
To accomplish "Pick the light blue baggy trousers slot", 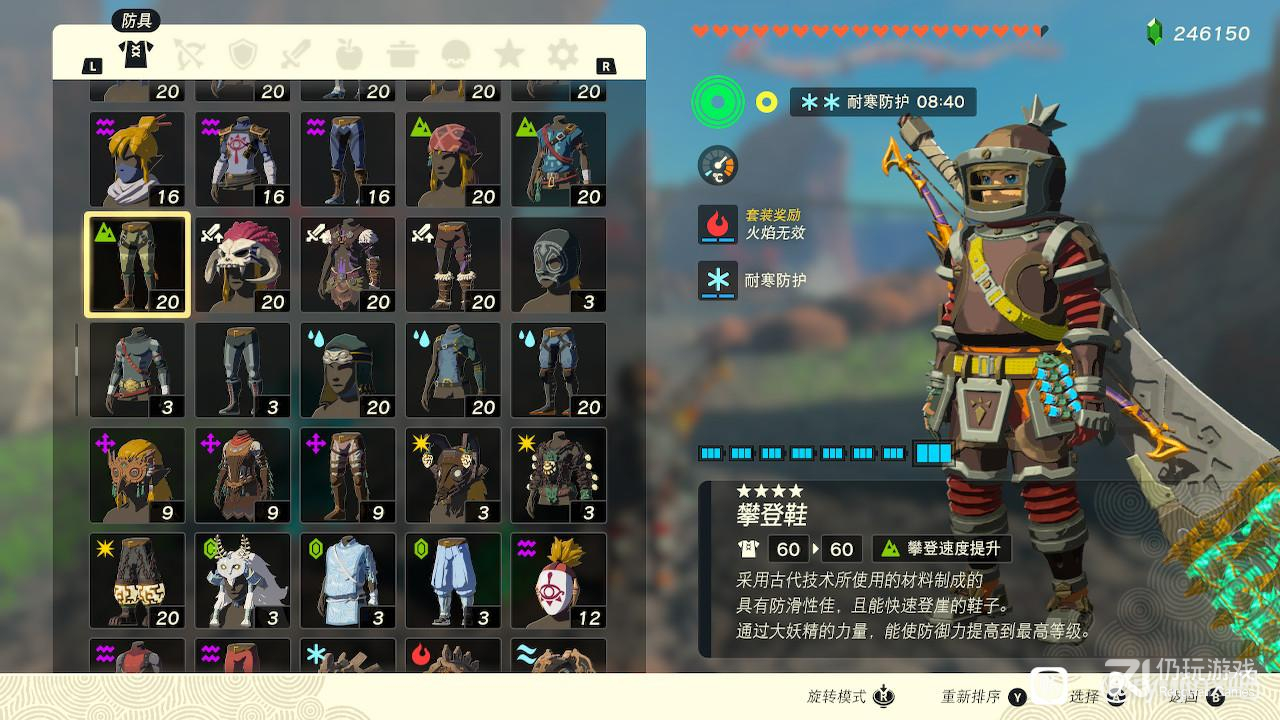I will [453, 581].
